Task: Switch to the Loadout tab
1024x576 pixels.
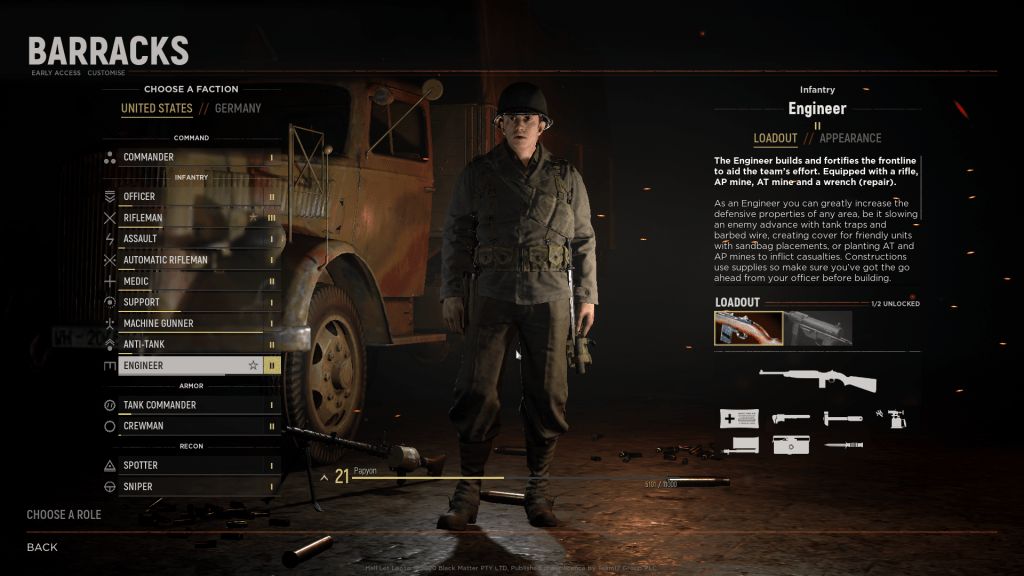Action: tap(775, 138)
